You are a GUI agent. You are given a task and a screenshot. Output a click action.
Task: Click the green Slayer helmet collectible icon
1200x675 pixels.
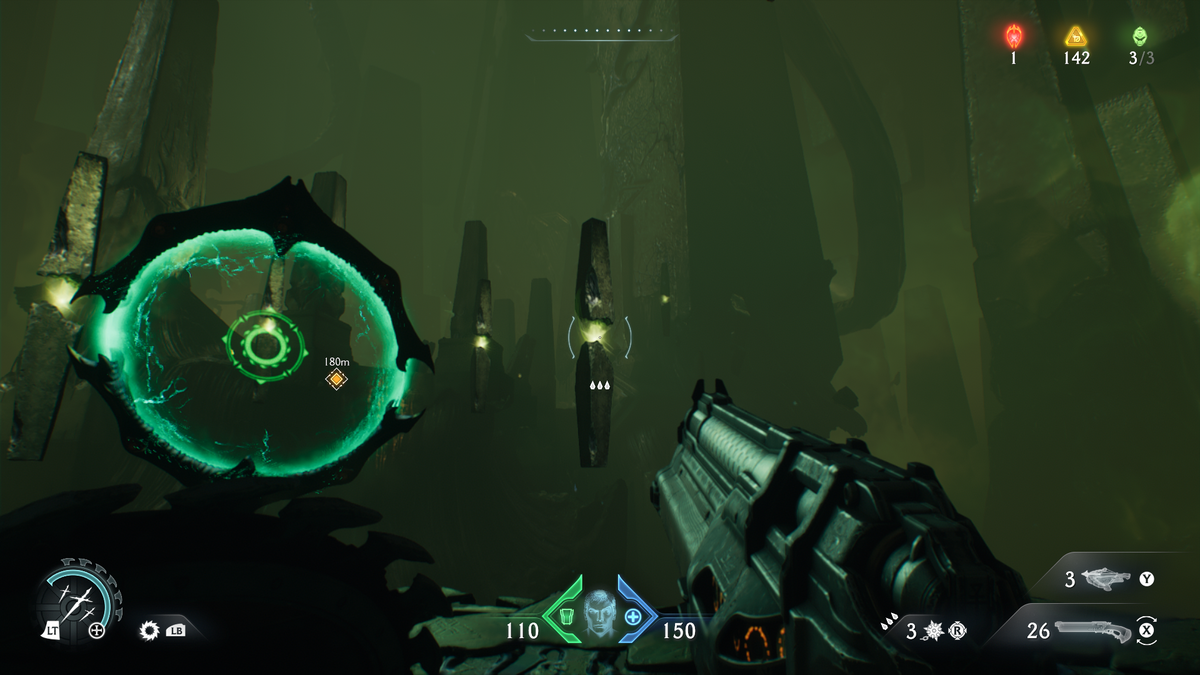[x=1140, y=37]
